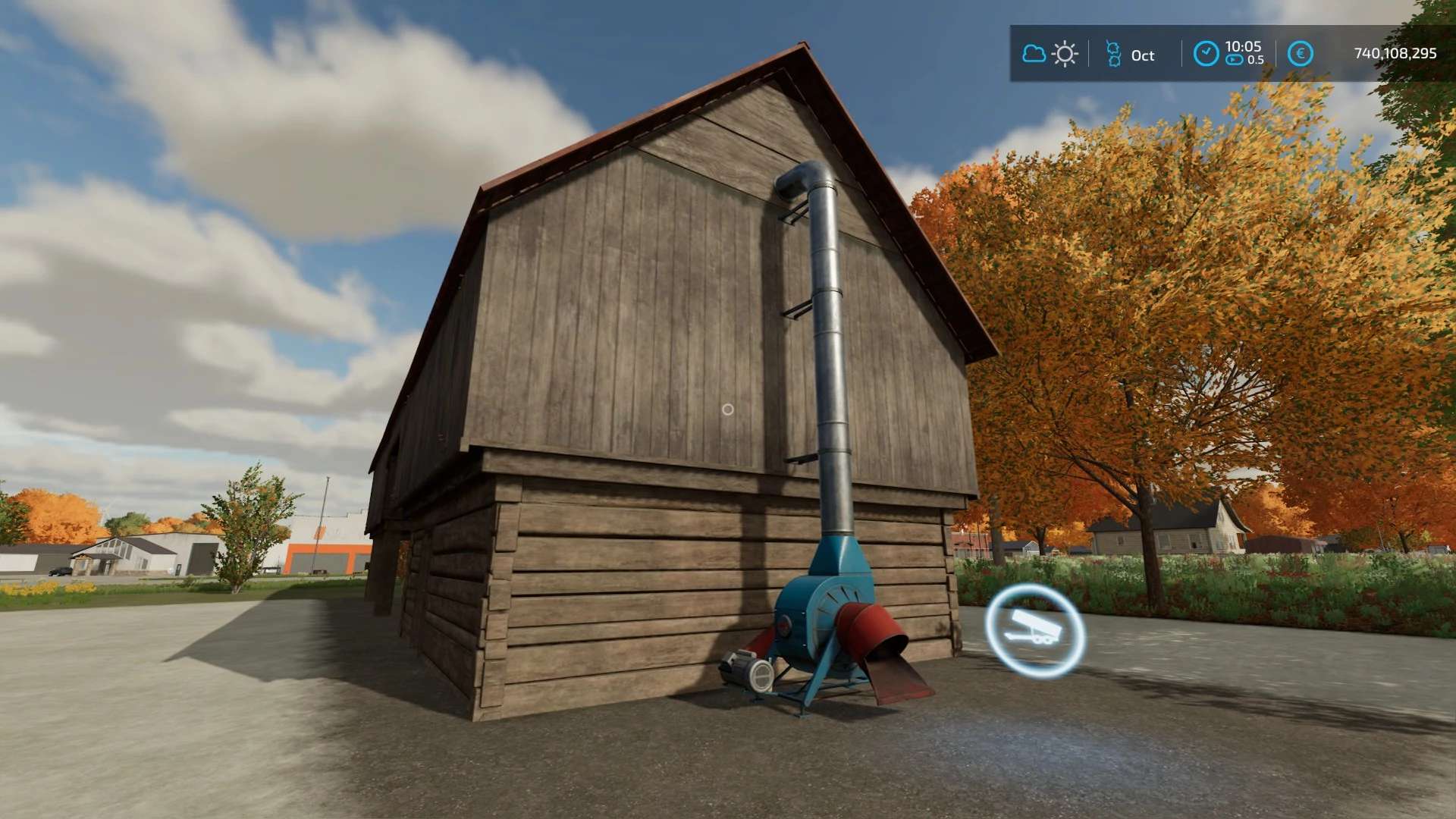Click the sun weather icon
The height and width of the screenshot is (819, 1456).
coord(1065,54)
